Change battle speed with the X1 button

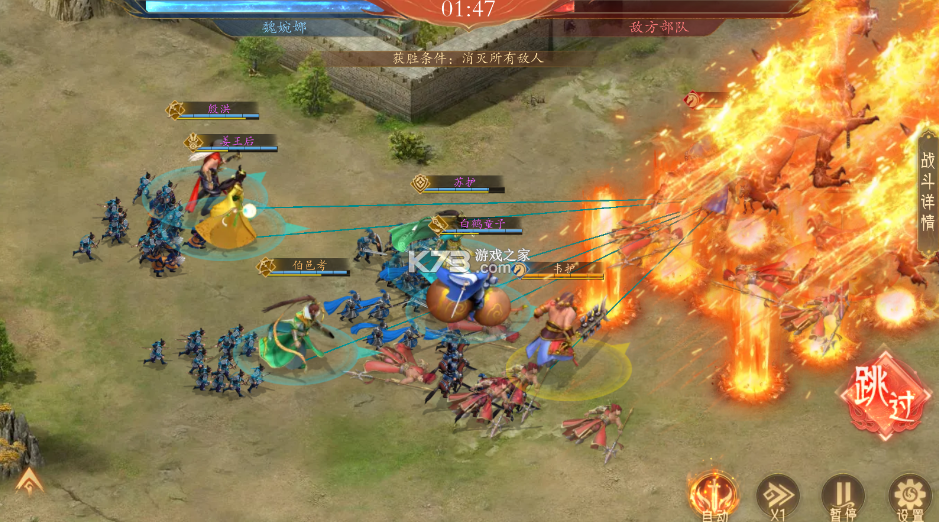(x=777, y=494)
